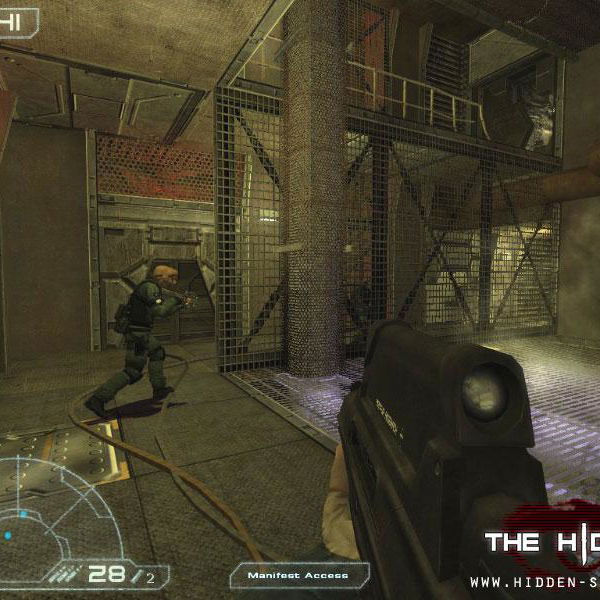Open the hidden-source website link
The width and height of the screenshot is (600, 600).
tap(535, 581)
